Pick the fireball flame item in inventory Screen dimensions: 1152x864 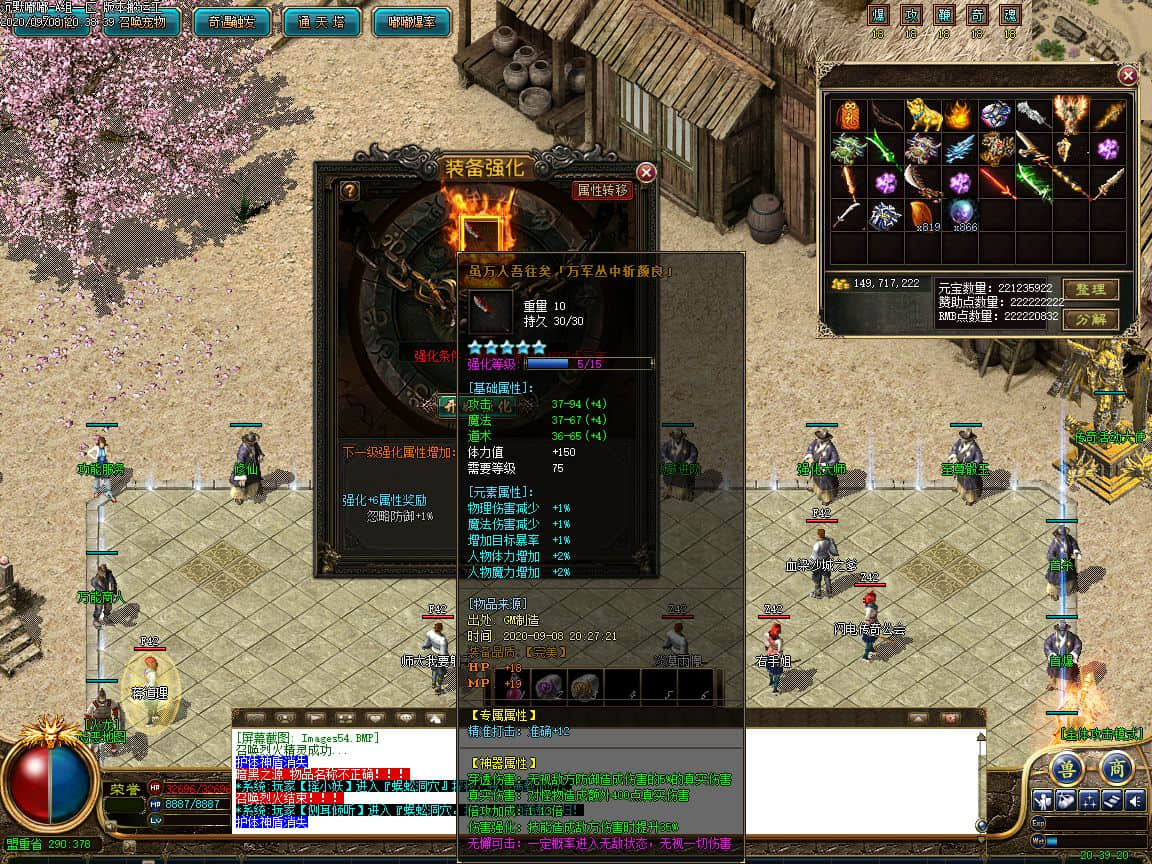959,115
